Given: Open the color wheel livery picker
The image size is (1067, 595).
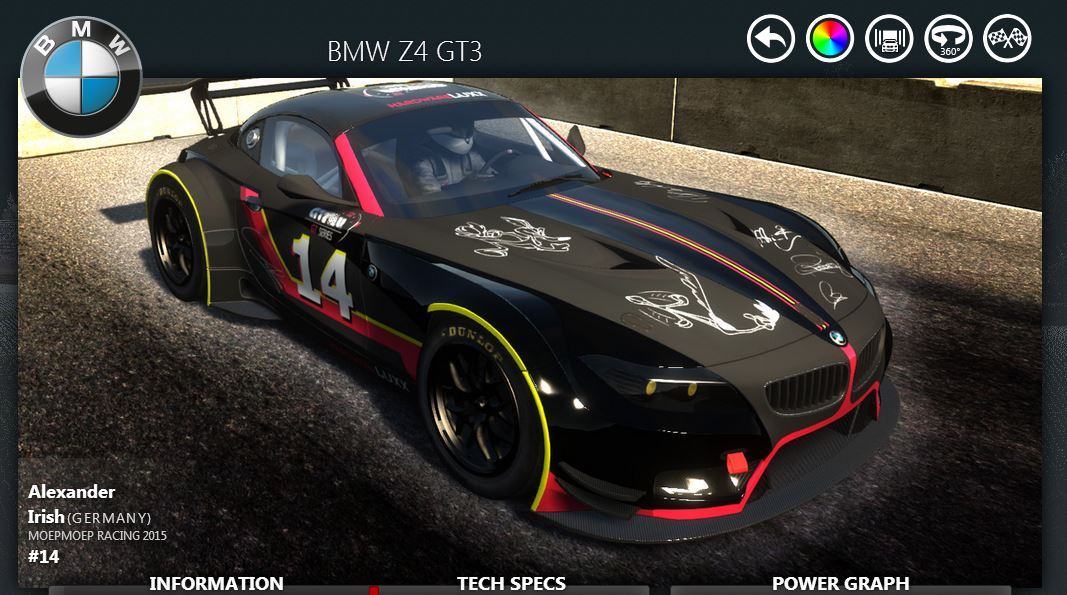Looking at the screenshot, I should tap(829, 39).
